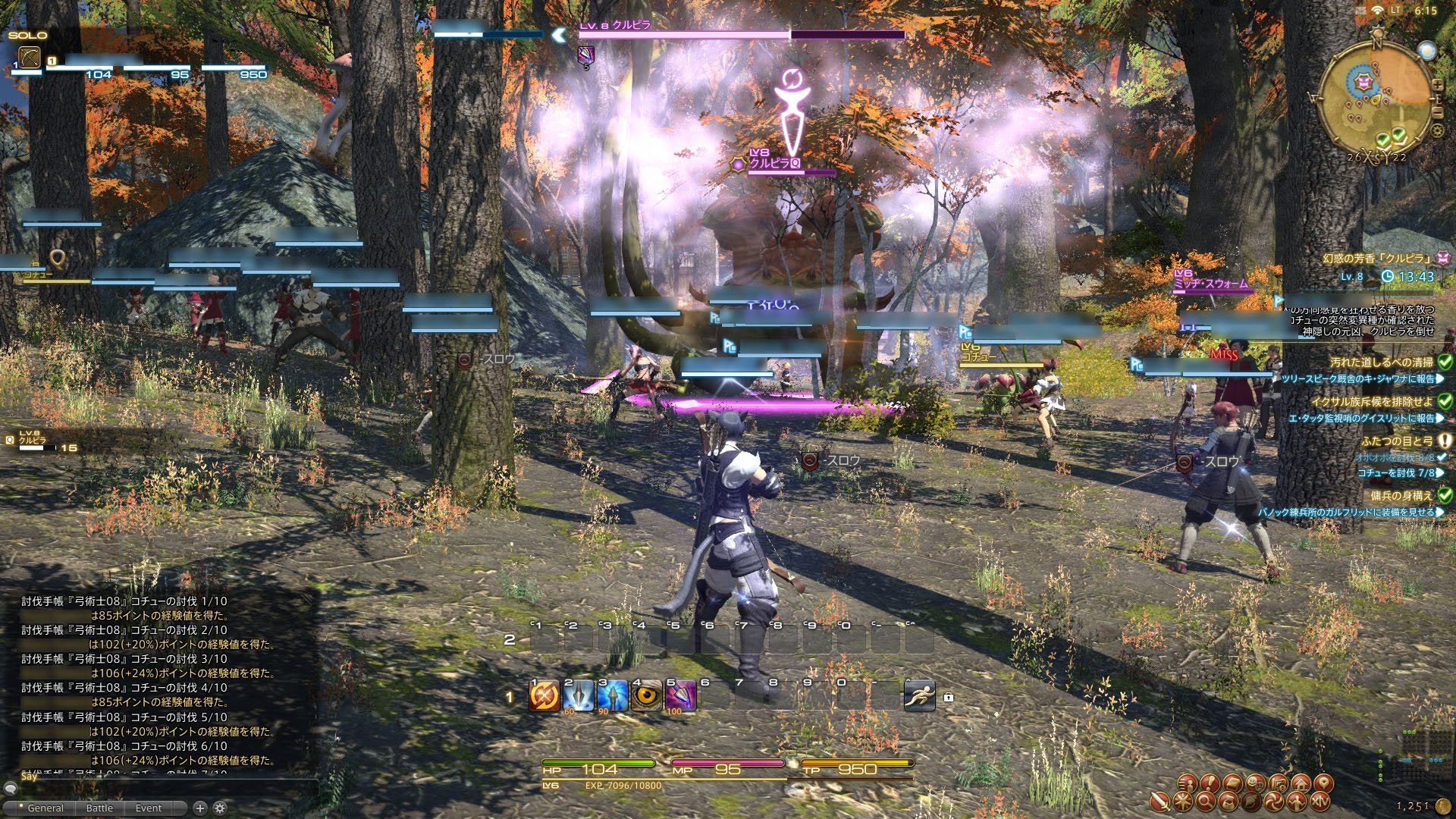Use the Venomous Bite ability in slot 3
The height and width of the screenshot is (819, 1456).
[x=612, y=695]
